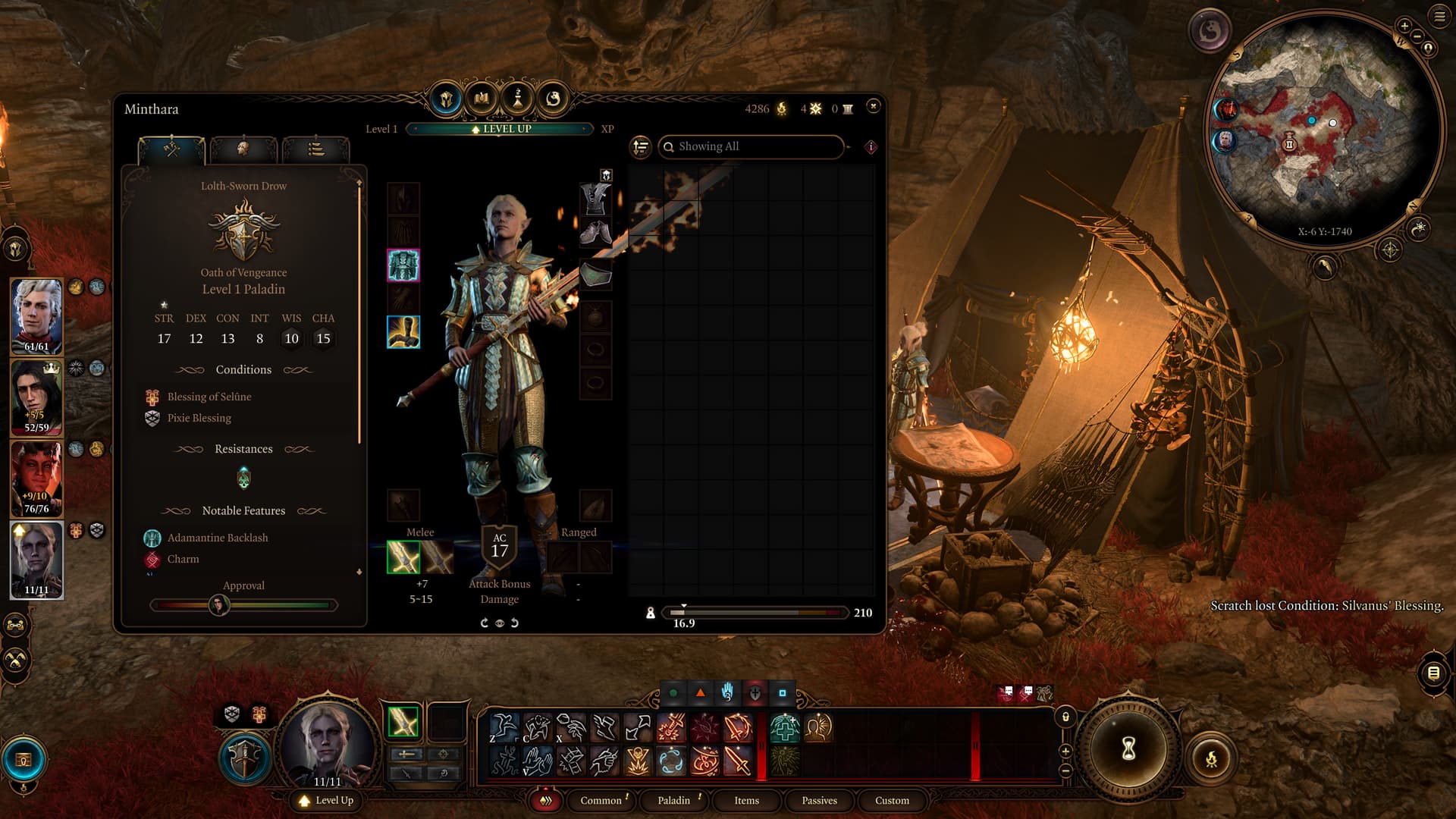Select Astarion's party portrait
1456x819 pixels.
[36, 316]
